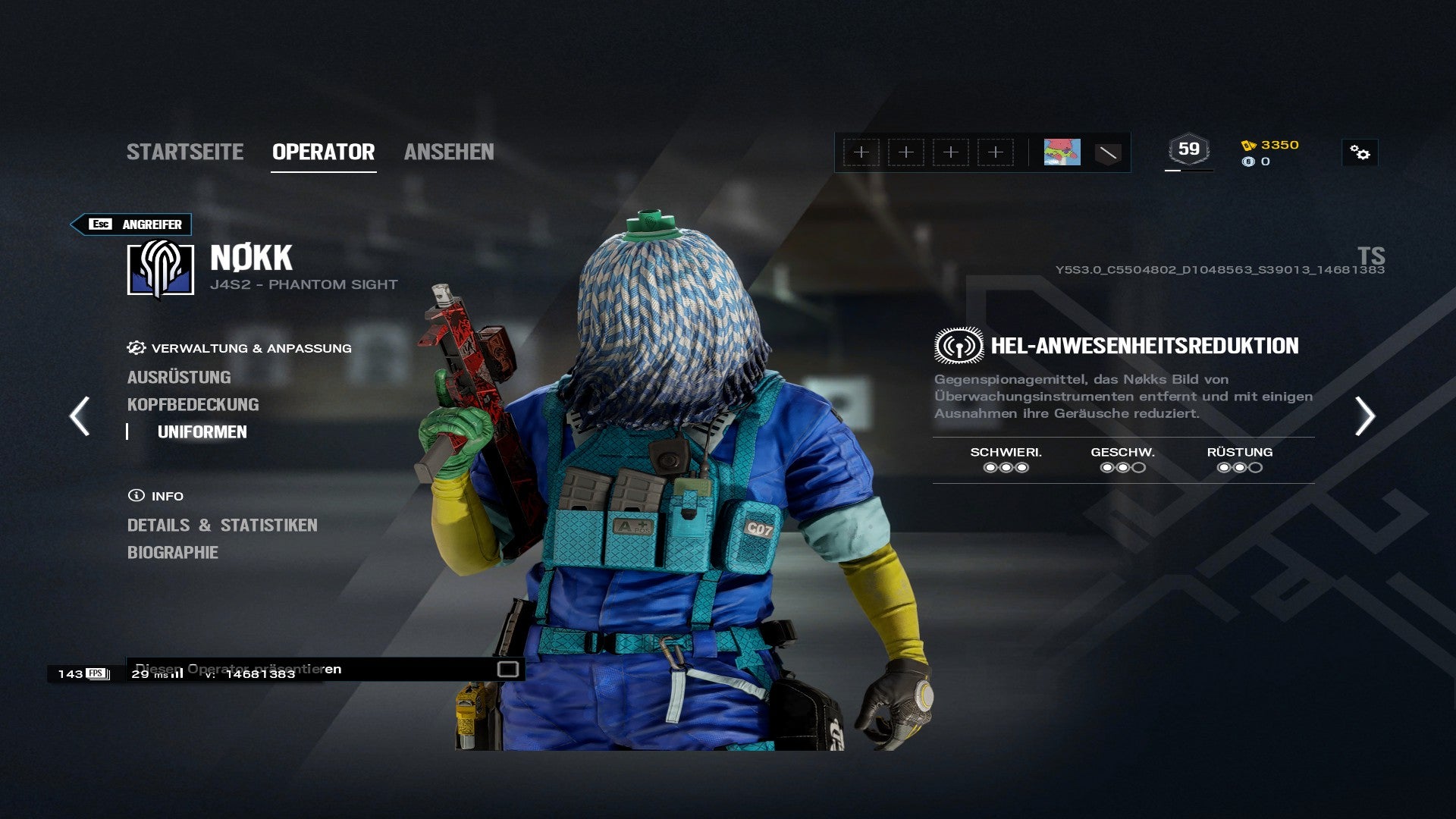Open the Ausrüstung loadout menu
Screen dimensions: 1456x819
click(x=179, y=377)
